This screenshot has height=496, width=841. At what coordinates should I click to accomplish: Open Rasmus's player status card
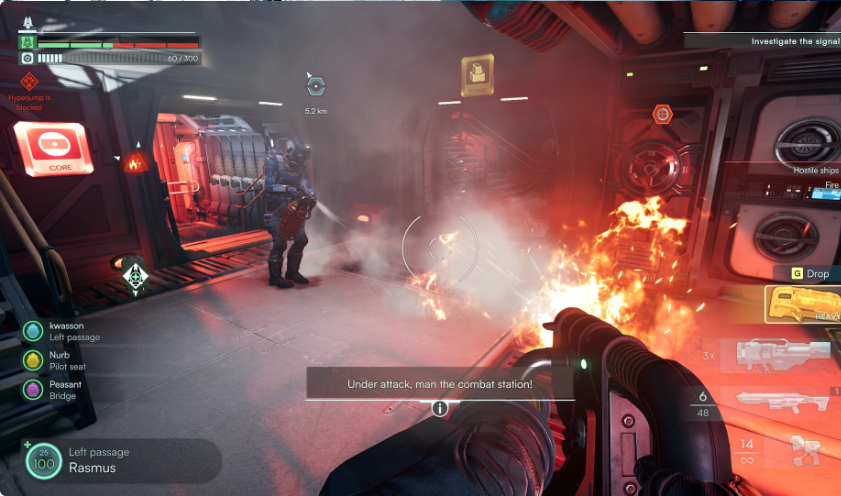coord(122,461)
